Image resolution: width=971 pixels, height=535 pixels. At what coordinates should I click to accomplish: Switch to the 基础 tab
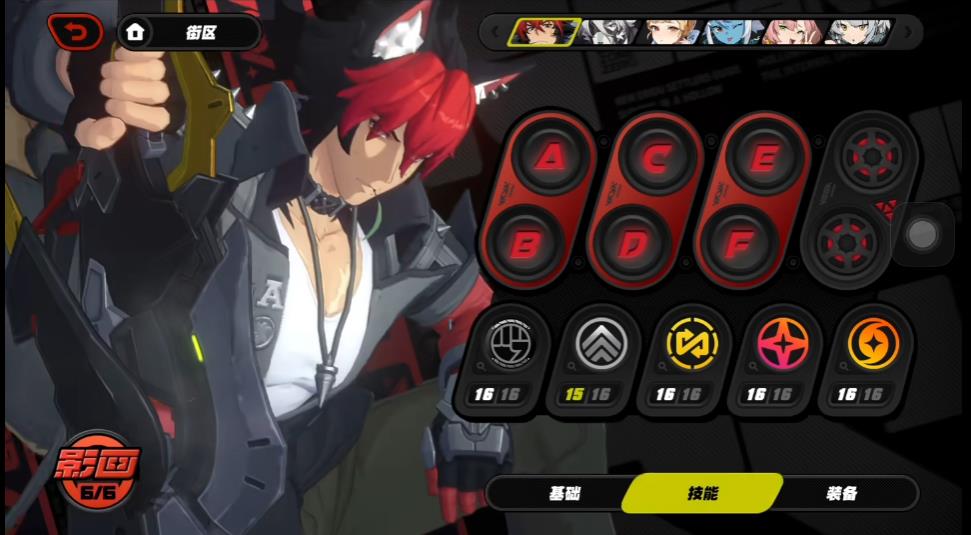(564, 493)
